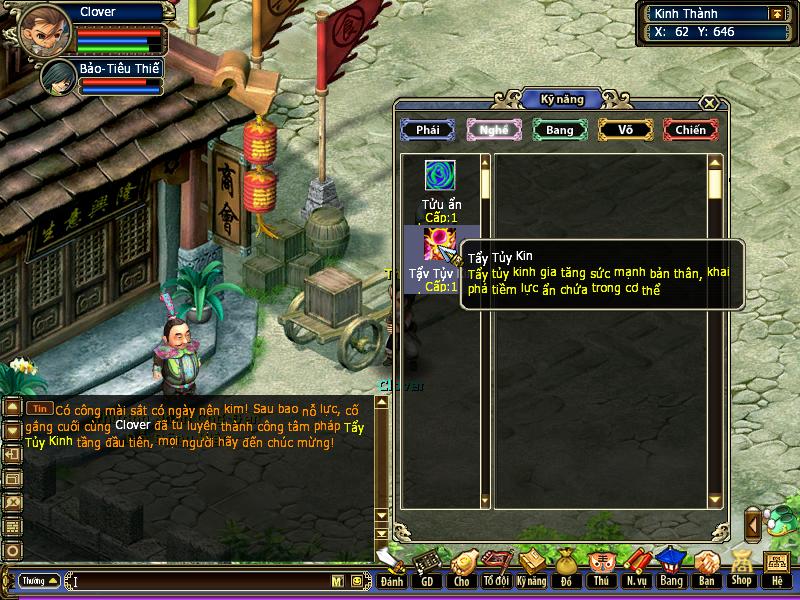This screenshot has height=600, width=800.
Task: Open the Shop from the toolbar
Action: (741, 566)
